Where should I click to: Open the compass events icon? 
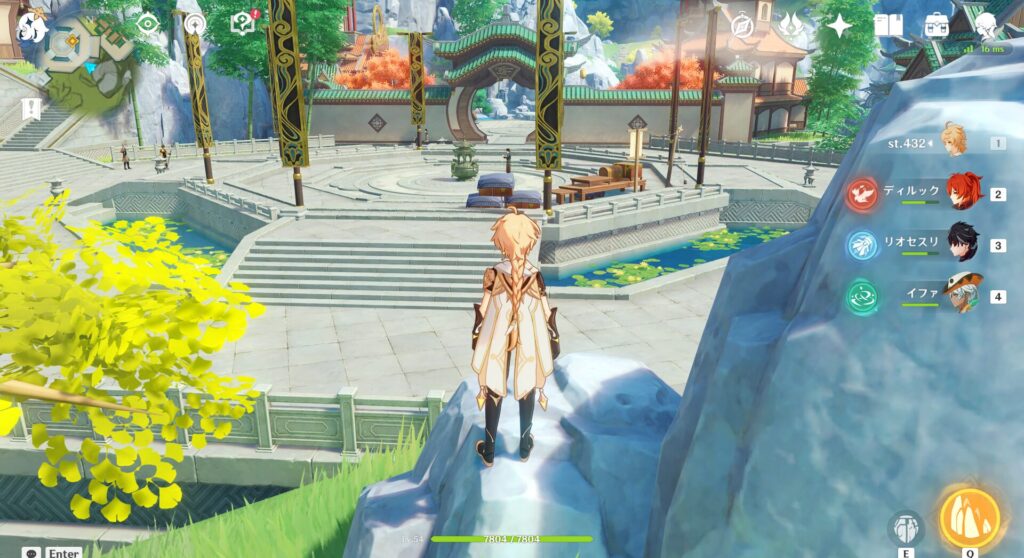click(742, 25)
